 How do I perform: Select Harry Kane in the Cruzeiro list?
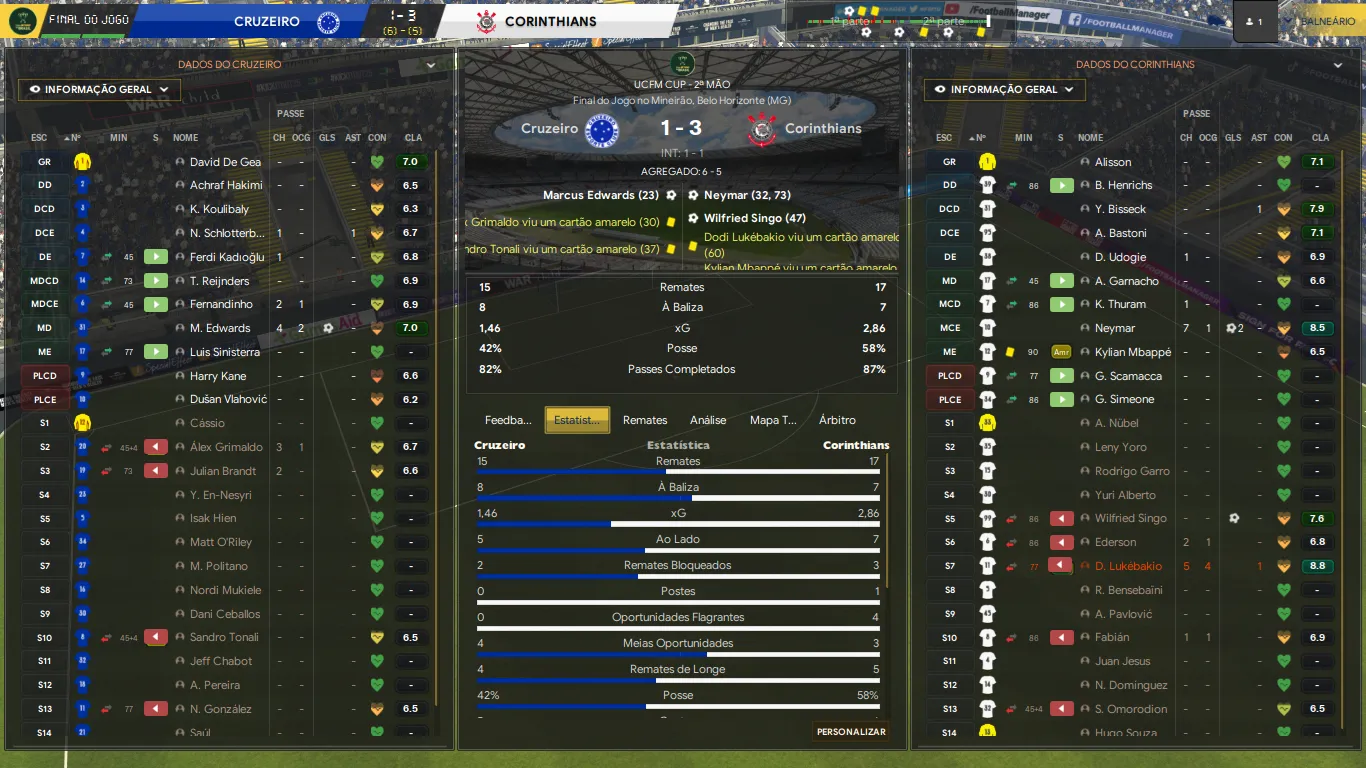(x=218, y=376)
